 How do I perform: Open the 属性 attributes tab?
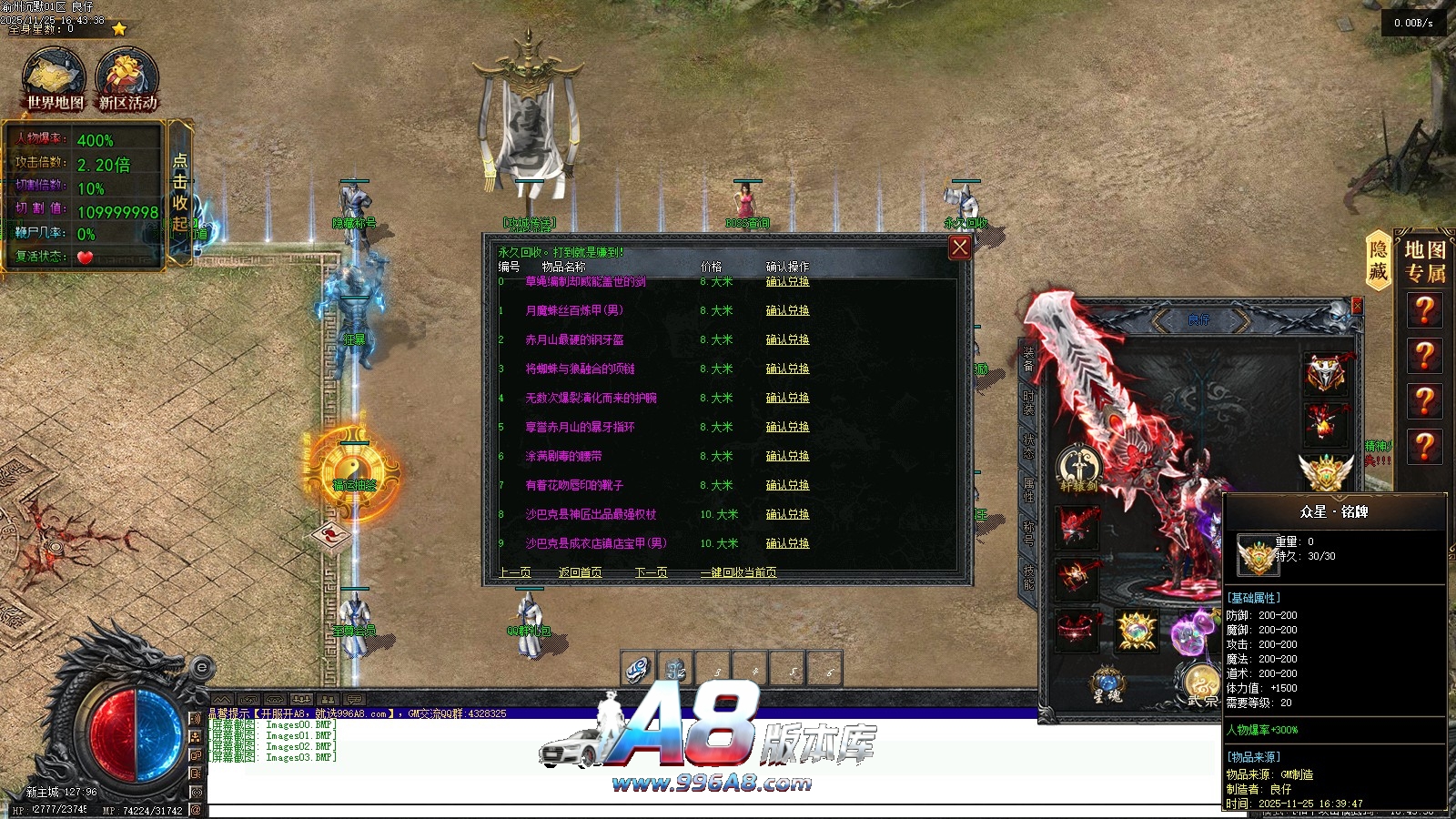click(x=1028, y=489)
